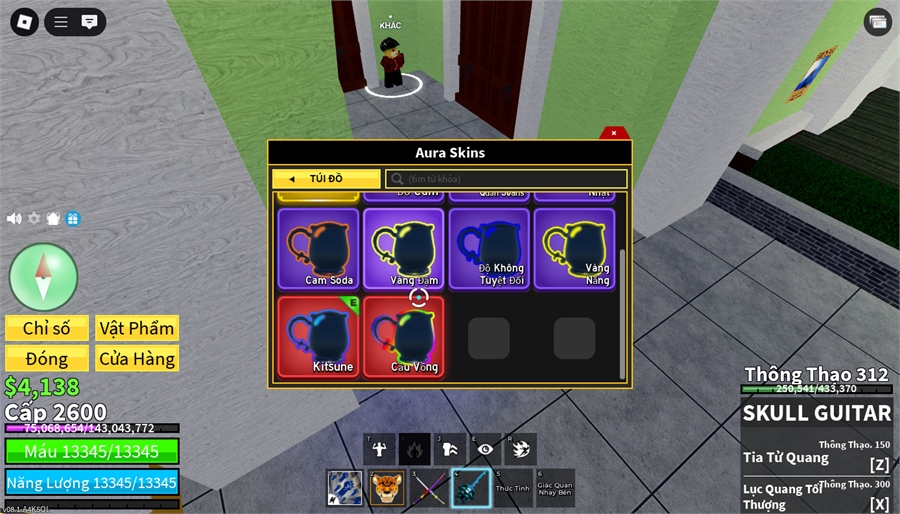The height and width of the screenshot is (514, 900).
Task: Pick the Đỏ Không Tuyệt Đối aura
Action: pos(490,249)
